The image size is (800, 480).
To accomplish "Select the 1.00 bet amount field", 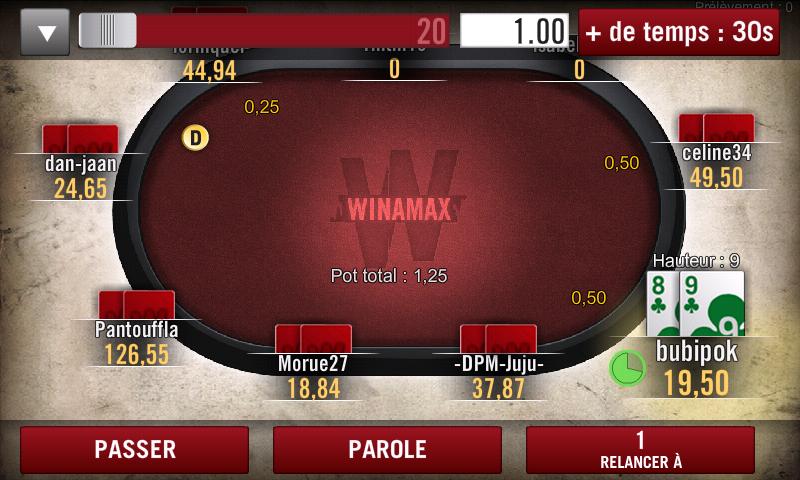I will point(514,31).
